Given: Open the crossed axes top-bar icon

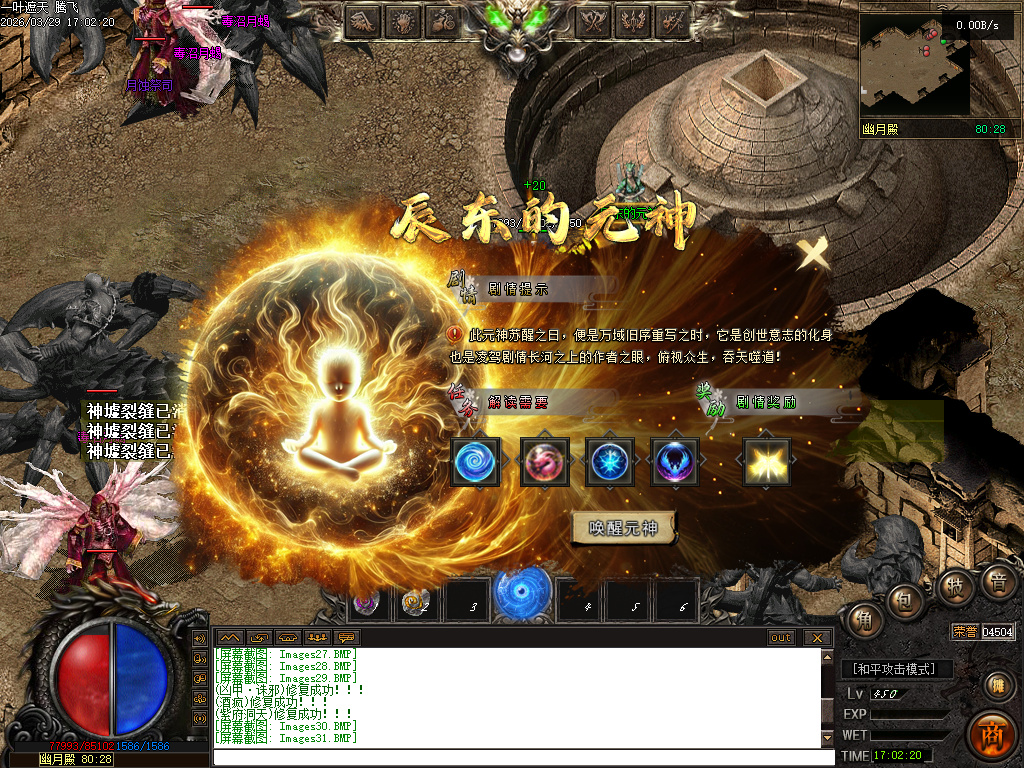Looking at the screenshot, I should click(x=592, y=20).
